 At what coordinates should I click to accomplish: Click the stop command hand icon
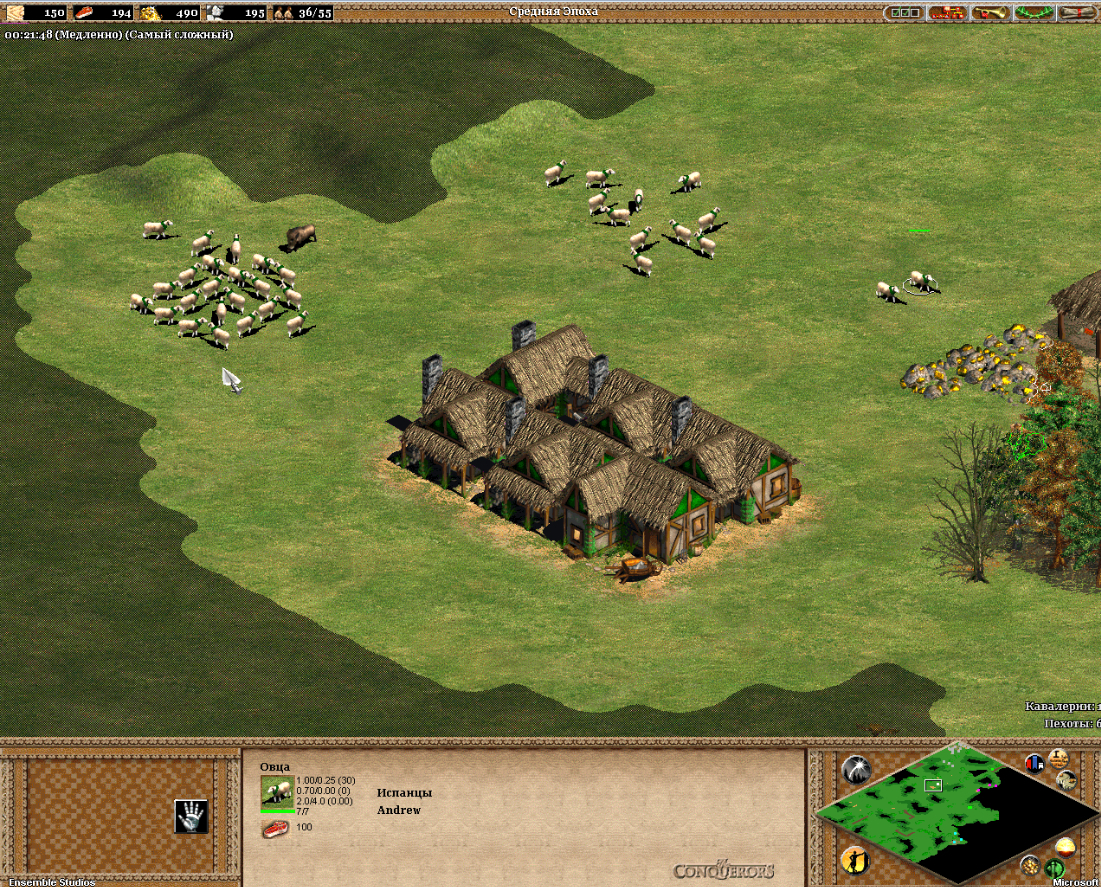(191, 816)
